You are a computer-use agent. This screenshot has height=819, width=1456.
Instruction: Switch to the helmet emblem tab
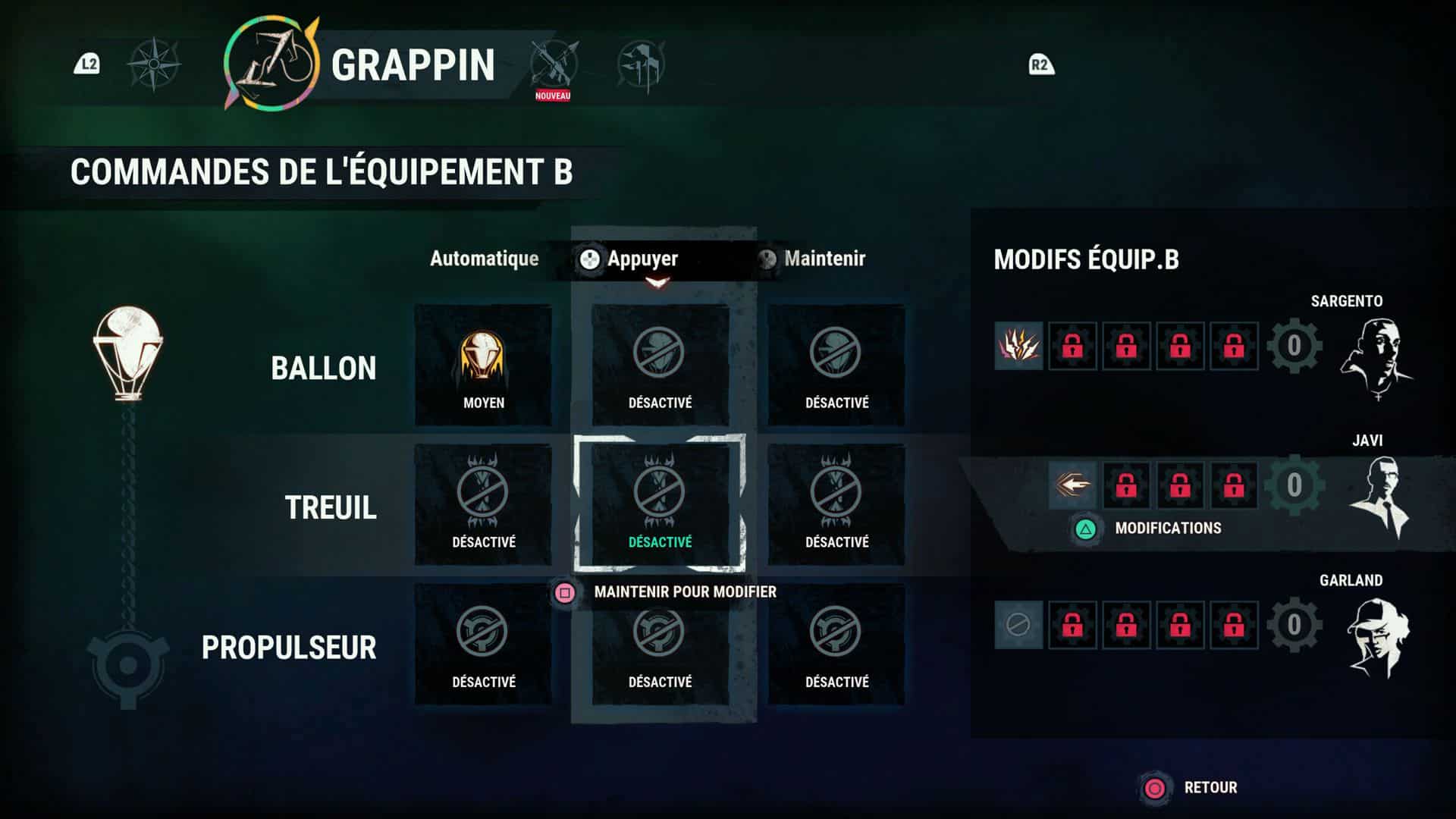click(x=641, y=64)
